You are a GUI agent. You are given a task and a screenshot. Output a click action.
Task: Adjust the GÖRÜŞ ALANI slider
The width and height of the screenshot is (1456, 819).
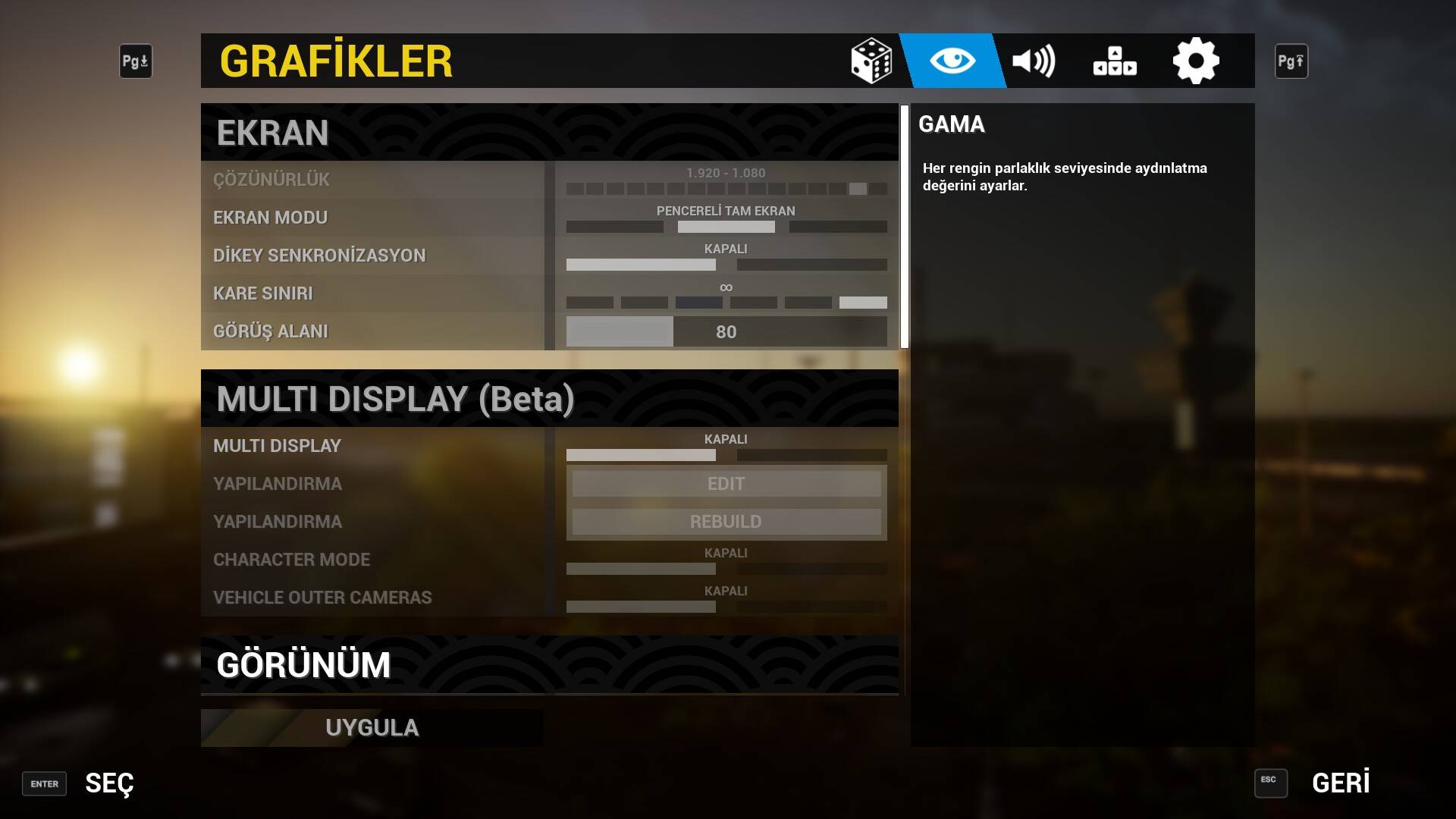click(x=726, y=331)
